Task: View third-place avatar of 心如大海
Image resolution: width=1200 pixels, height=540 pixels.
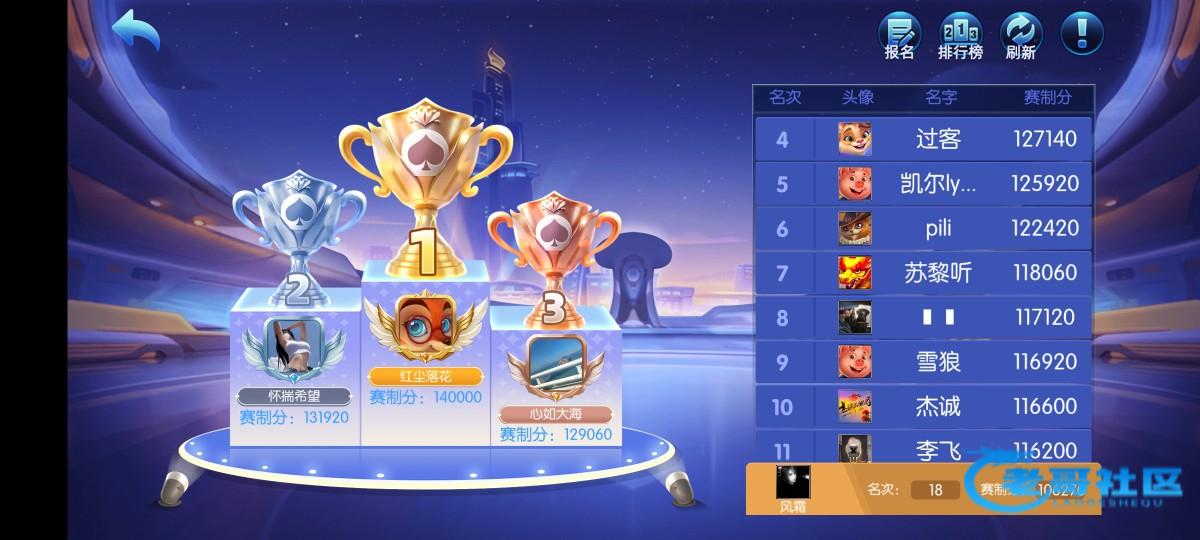Action: tap(555, 361)
